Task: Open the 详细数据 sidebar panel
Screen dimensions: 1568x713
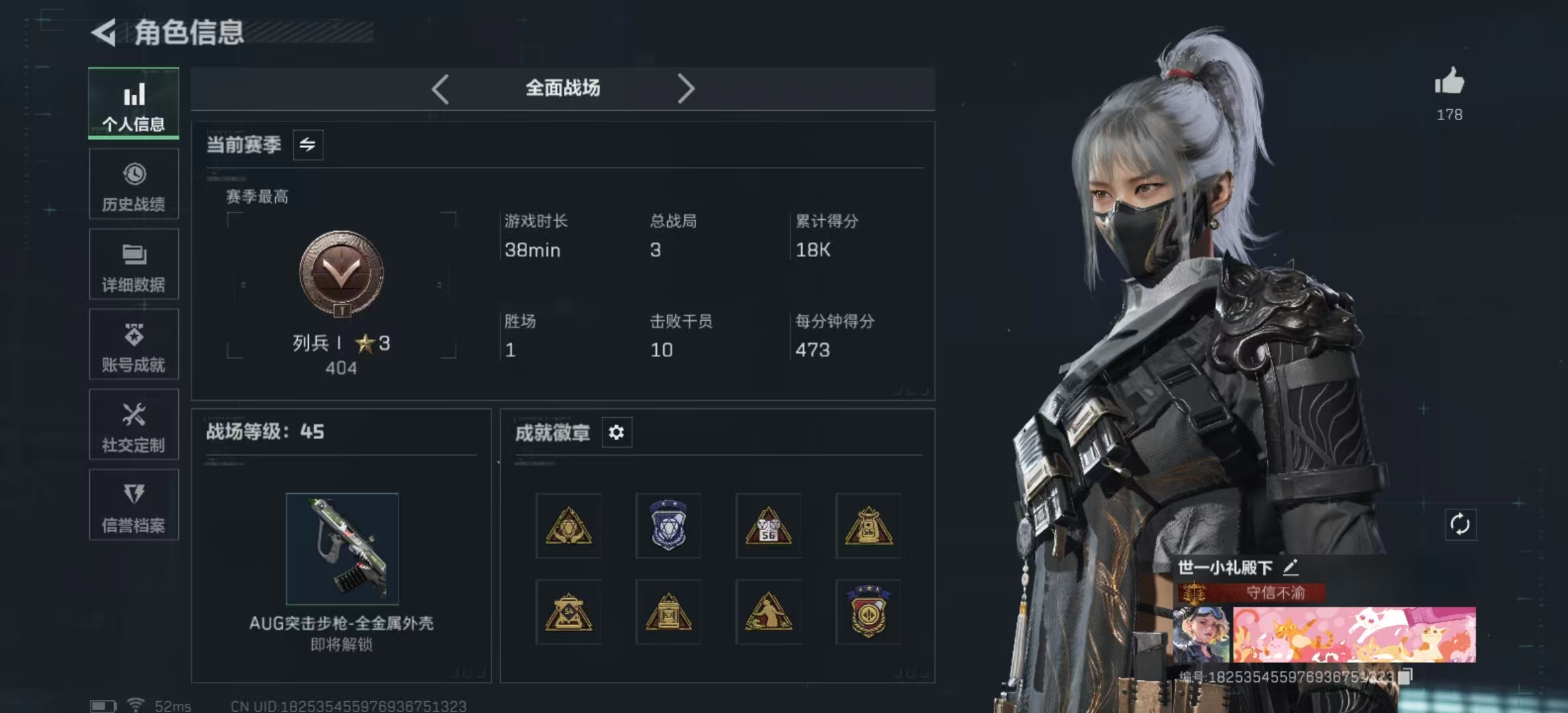Action: pos(133,264)
